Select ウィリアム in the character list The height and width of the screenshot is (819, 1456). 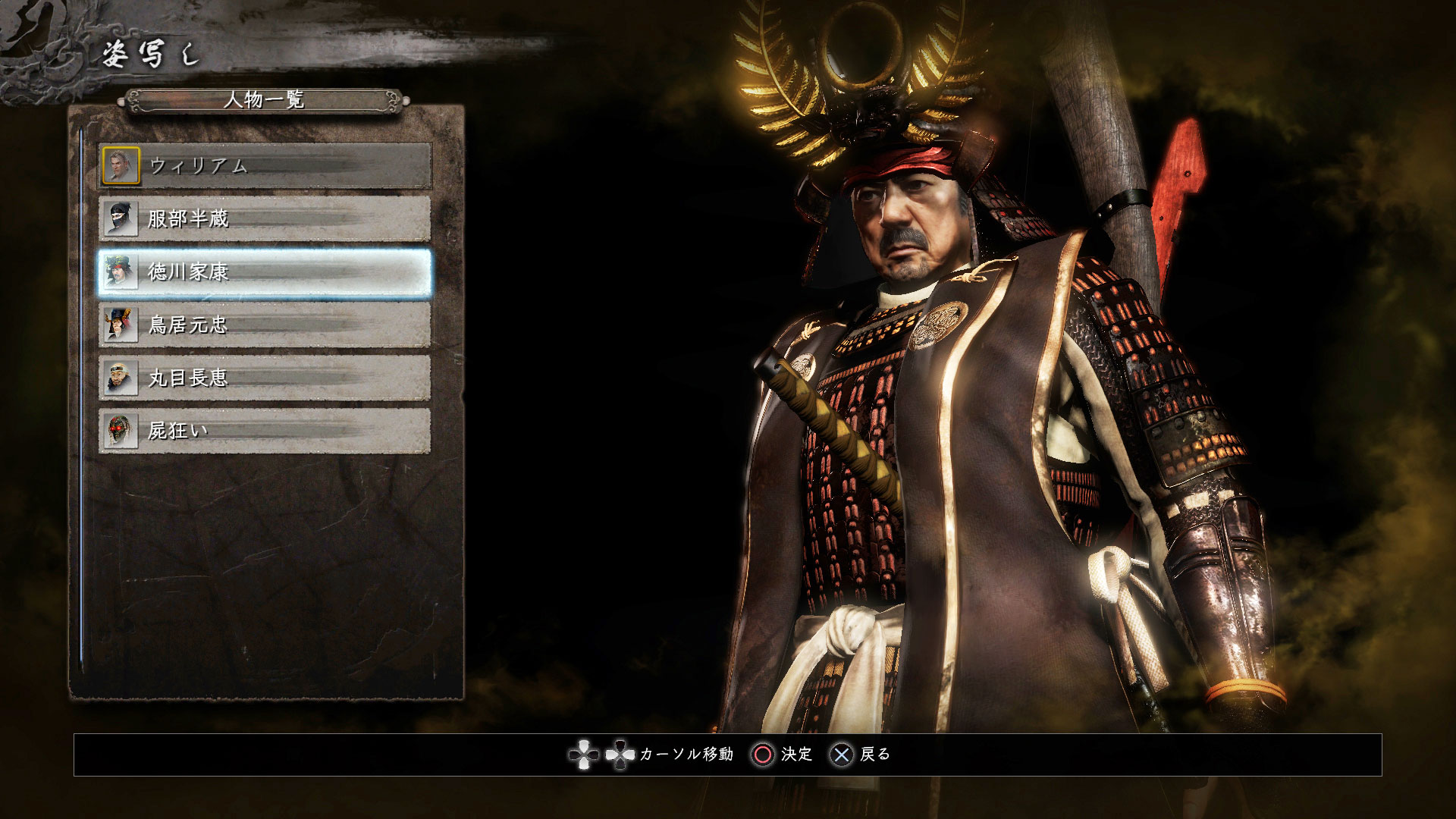pos(265,166)
